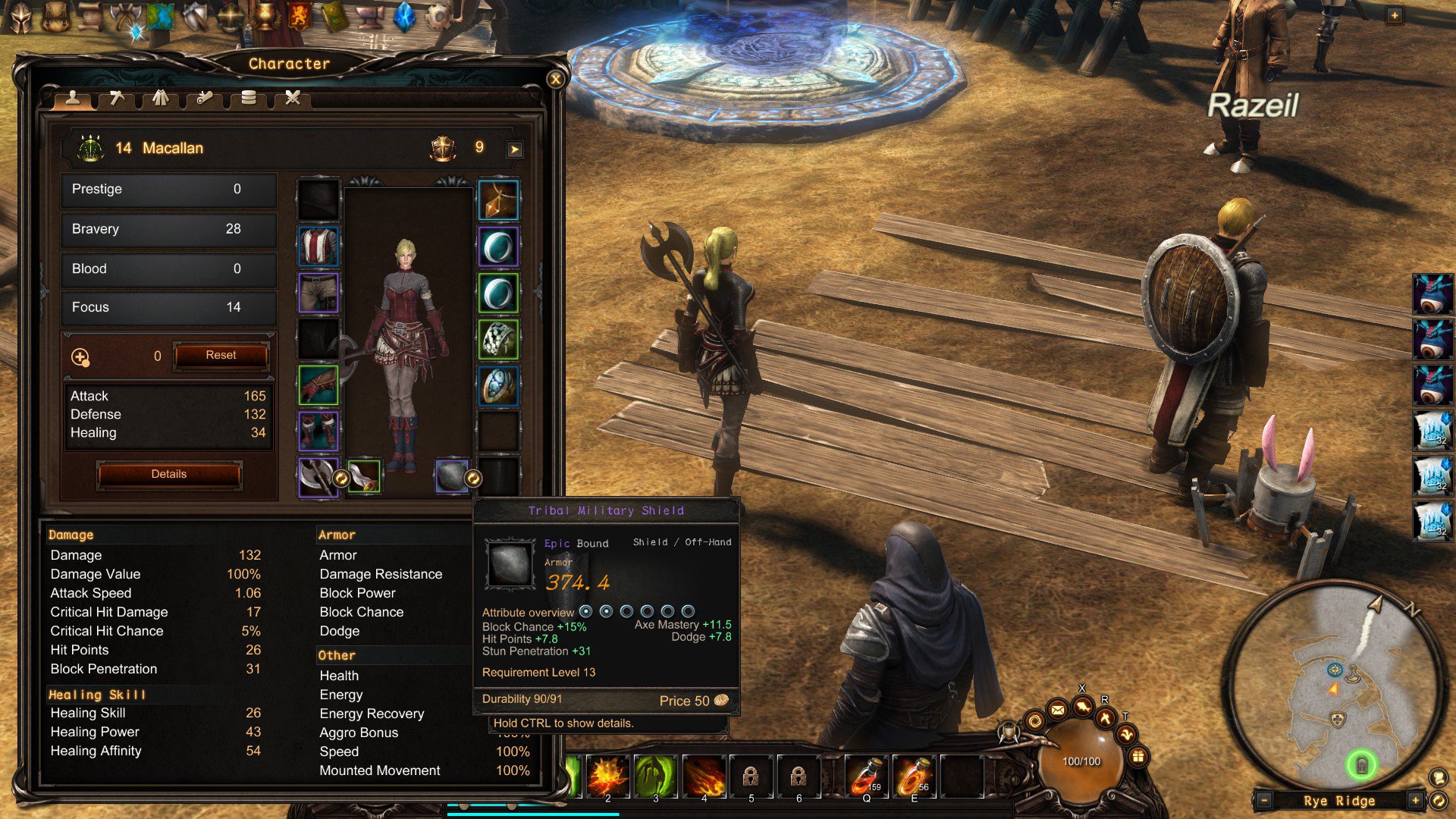Close the Character window

[555, 79]
